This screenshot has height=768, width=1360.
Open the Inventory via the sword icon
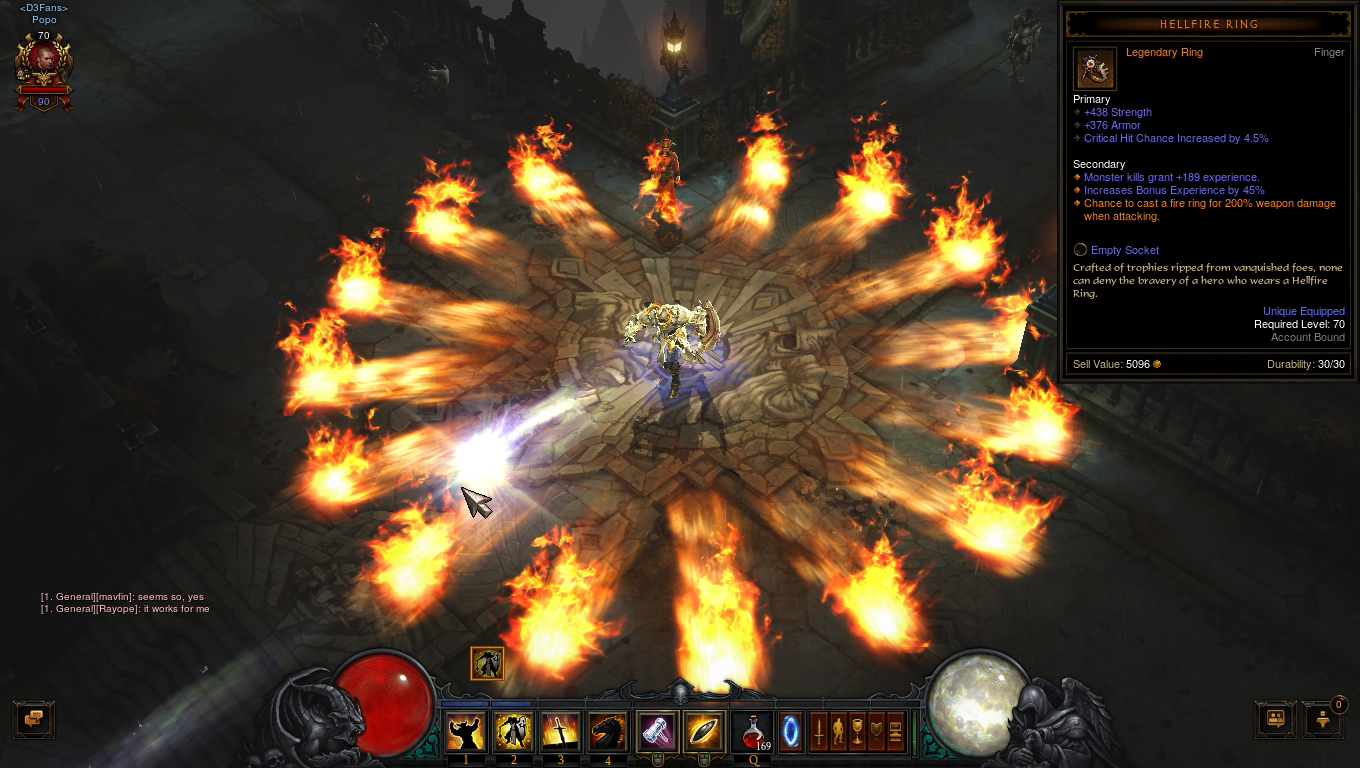coord(818,733)
